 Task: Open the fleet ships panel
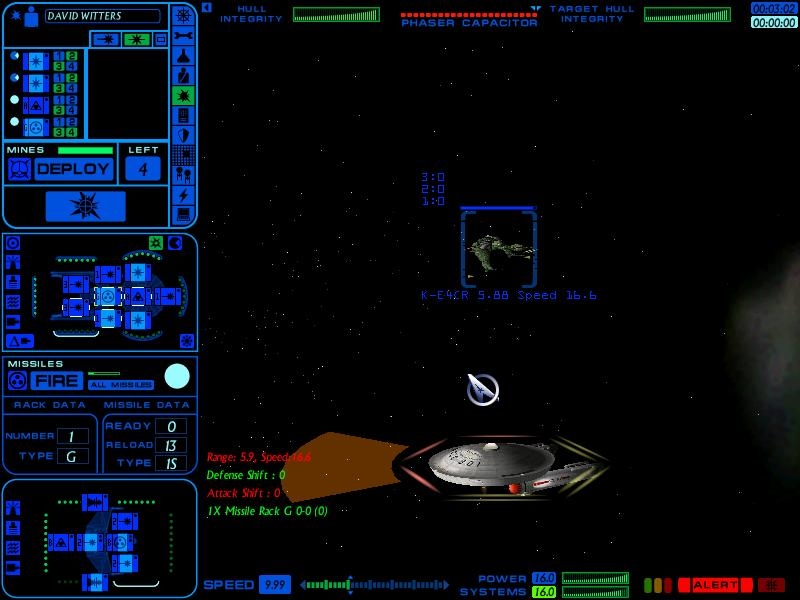[x=183, y=175]
